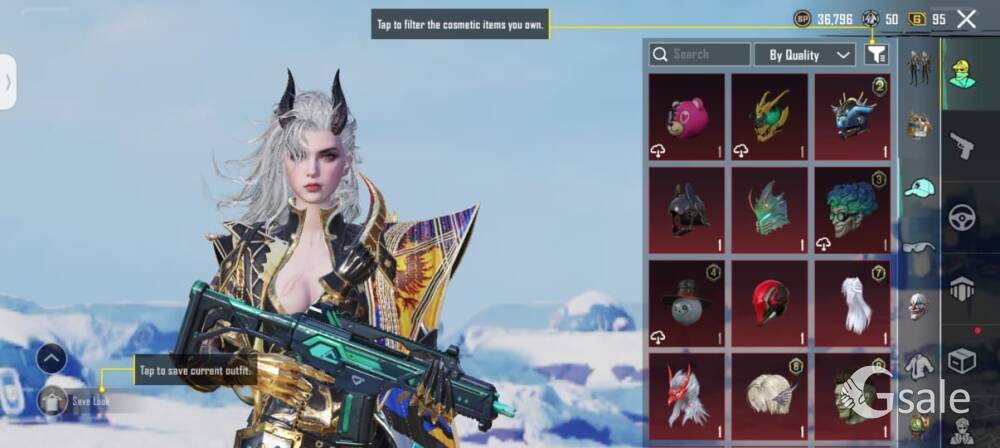Close the inventory screen with the X

tap(966, 18)
